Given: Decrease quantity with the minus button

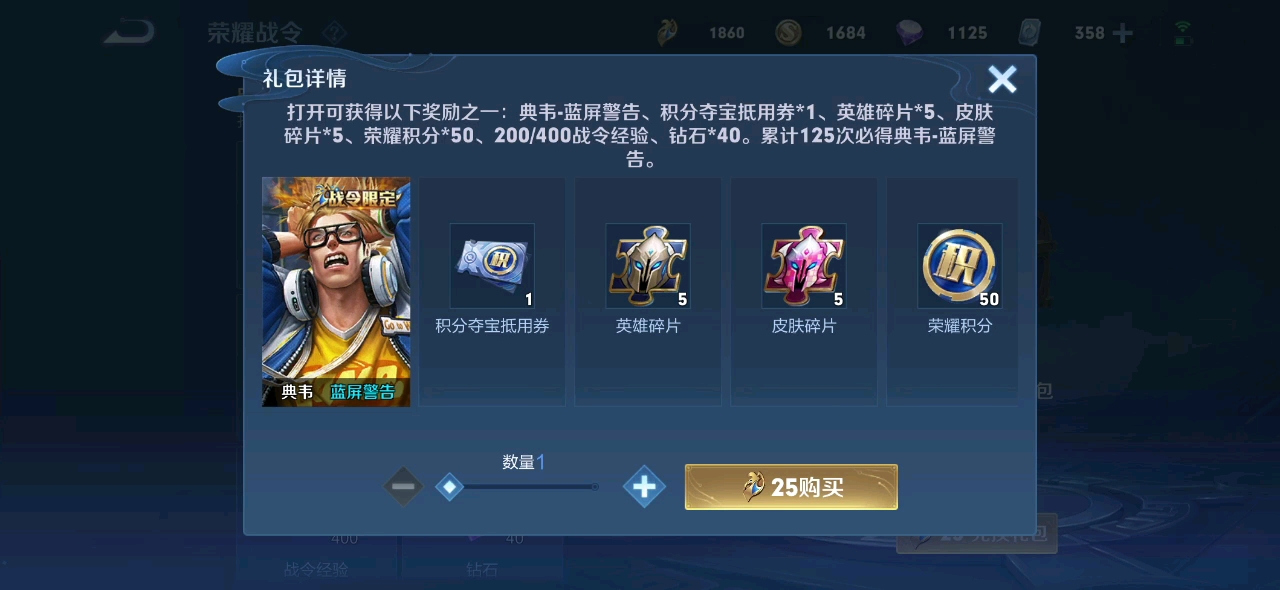Looking at the screenshot, I should coord(403,487).
